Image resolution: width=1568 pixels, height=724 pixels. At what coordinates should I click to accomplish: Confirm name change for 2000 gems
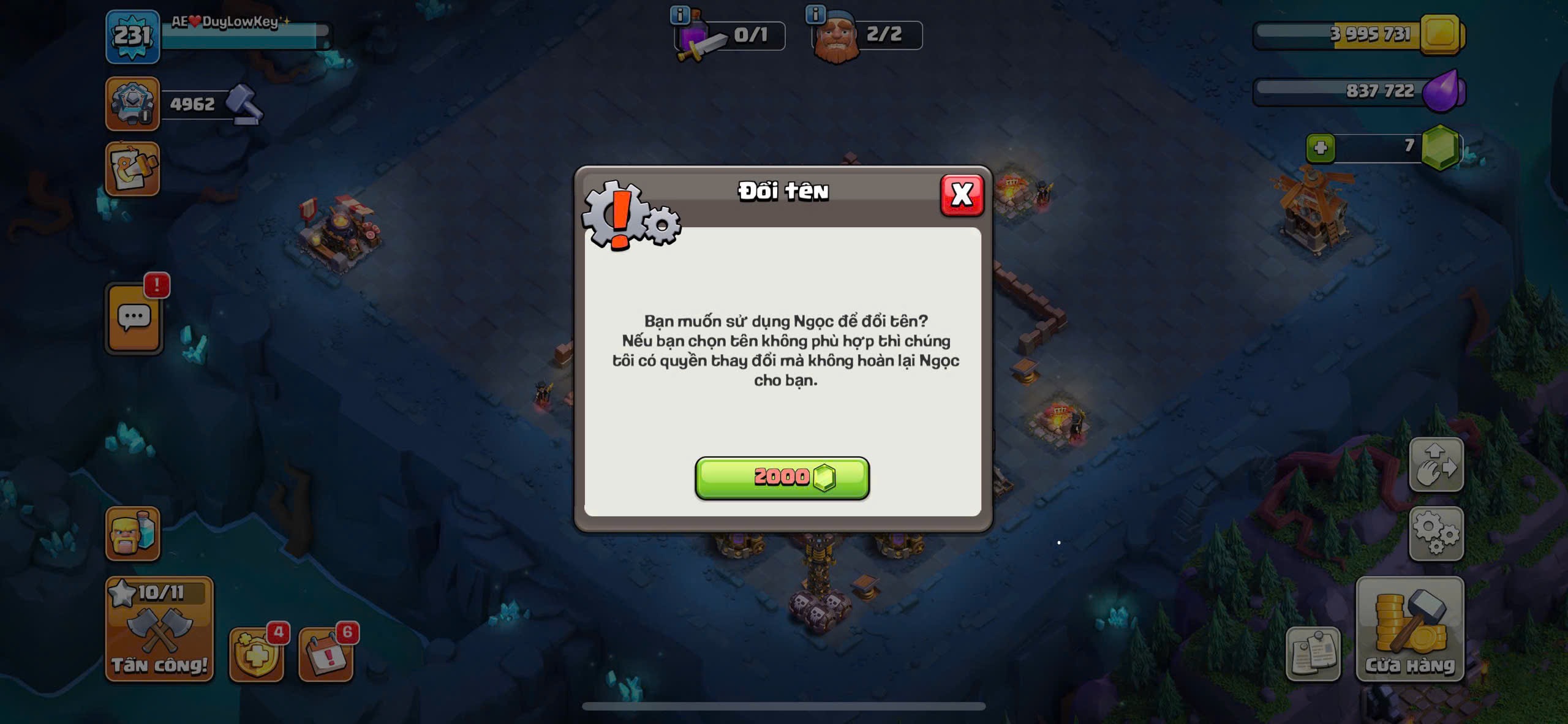coord(782,478)
